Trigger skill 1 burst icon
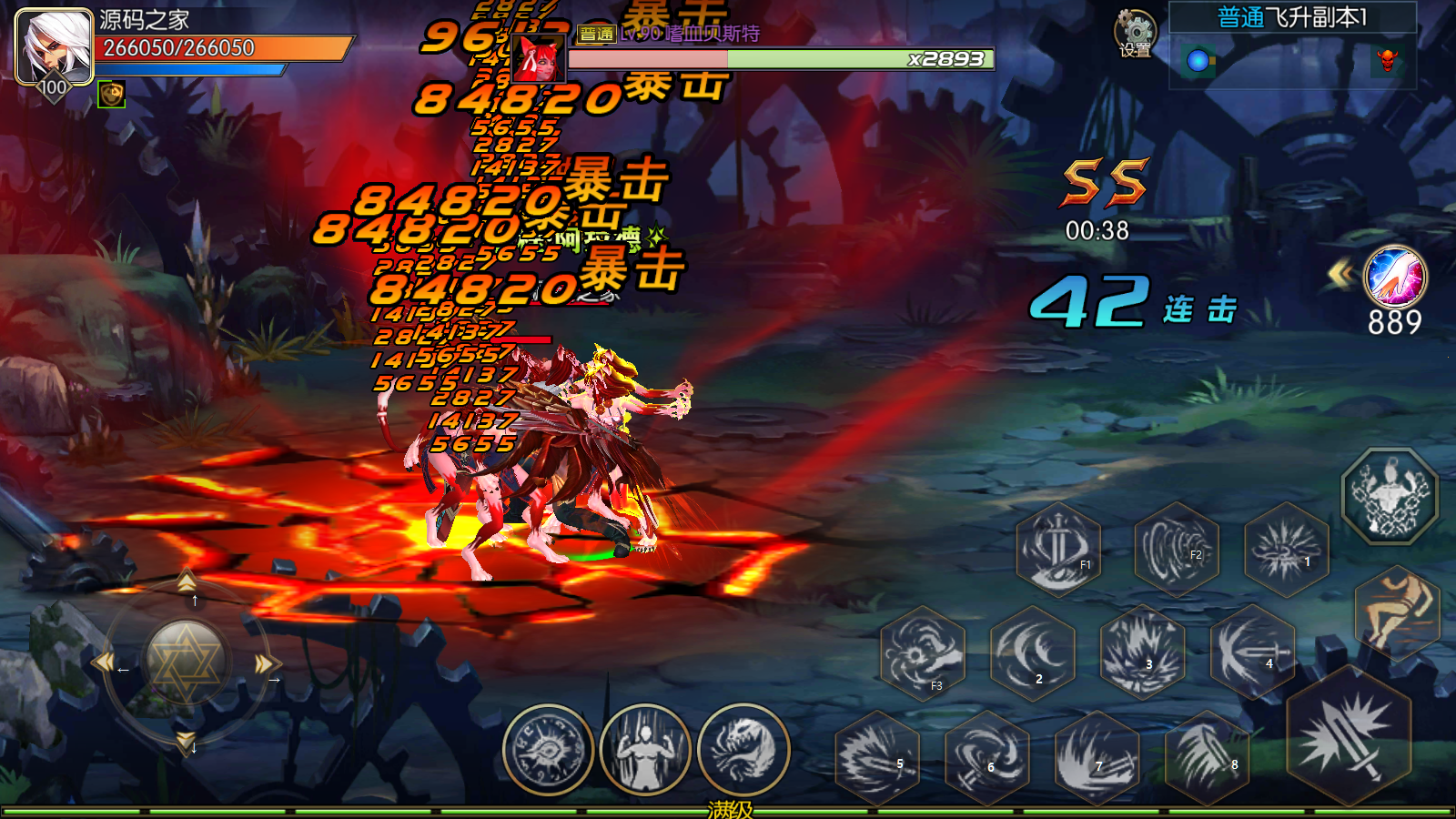 [1286, 549]
